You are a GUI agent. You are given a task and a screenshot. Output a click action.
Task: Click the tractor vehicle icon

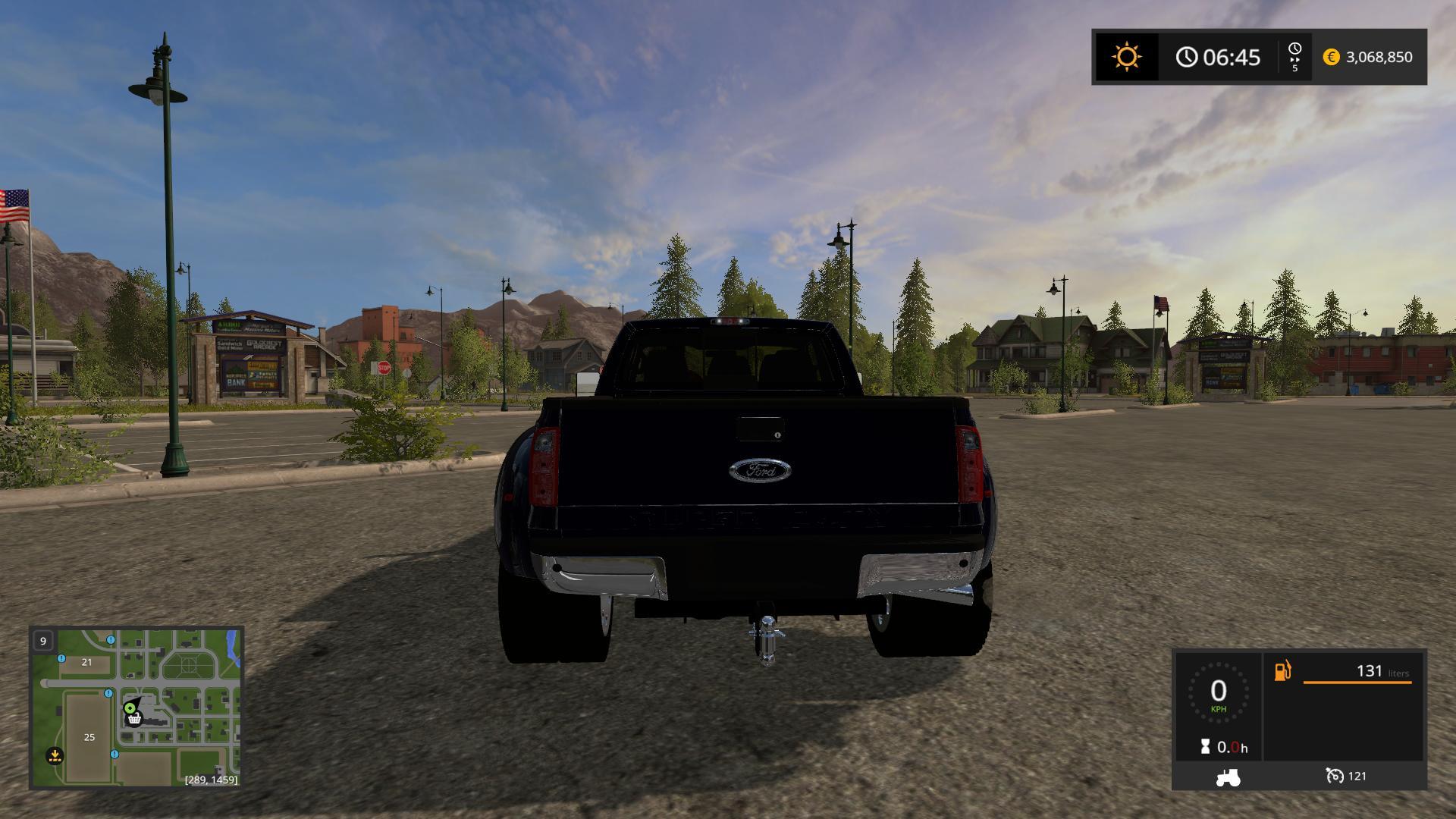click(1228, 777)
